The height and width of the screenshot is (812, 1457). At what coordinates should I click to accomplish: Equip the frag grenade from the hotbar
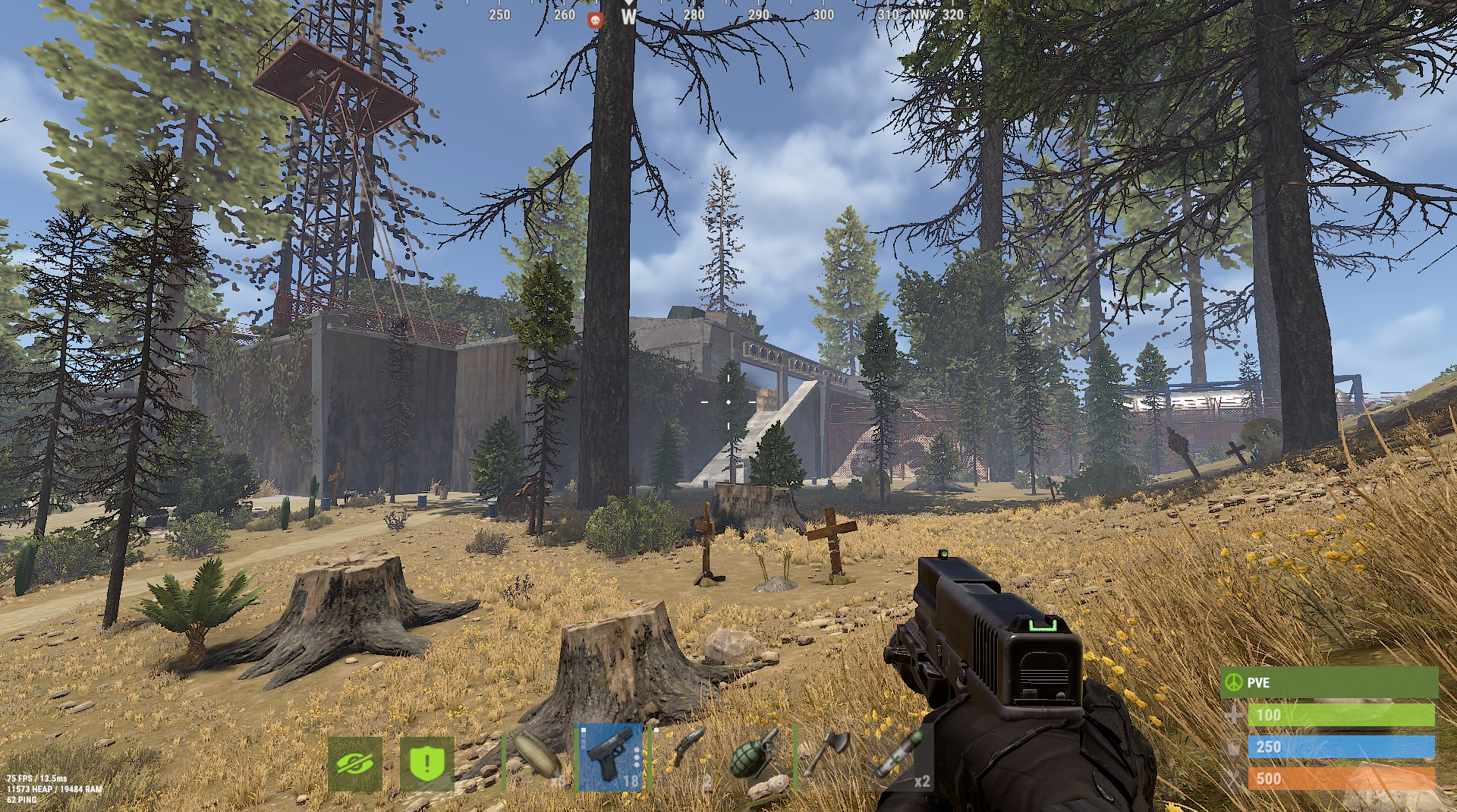click(757, 757)
